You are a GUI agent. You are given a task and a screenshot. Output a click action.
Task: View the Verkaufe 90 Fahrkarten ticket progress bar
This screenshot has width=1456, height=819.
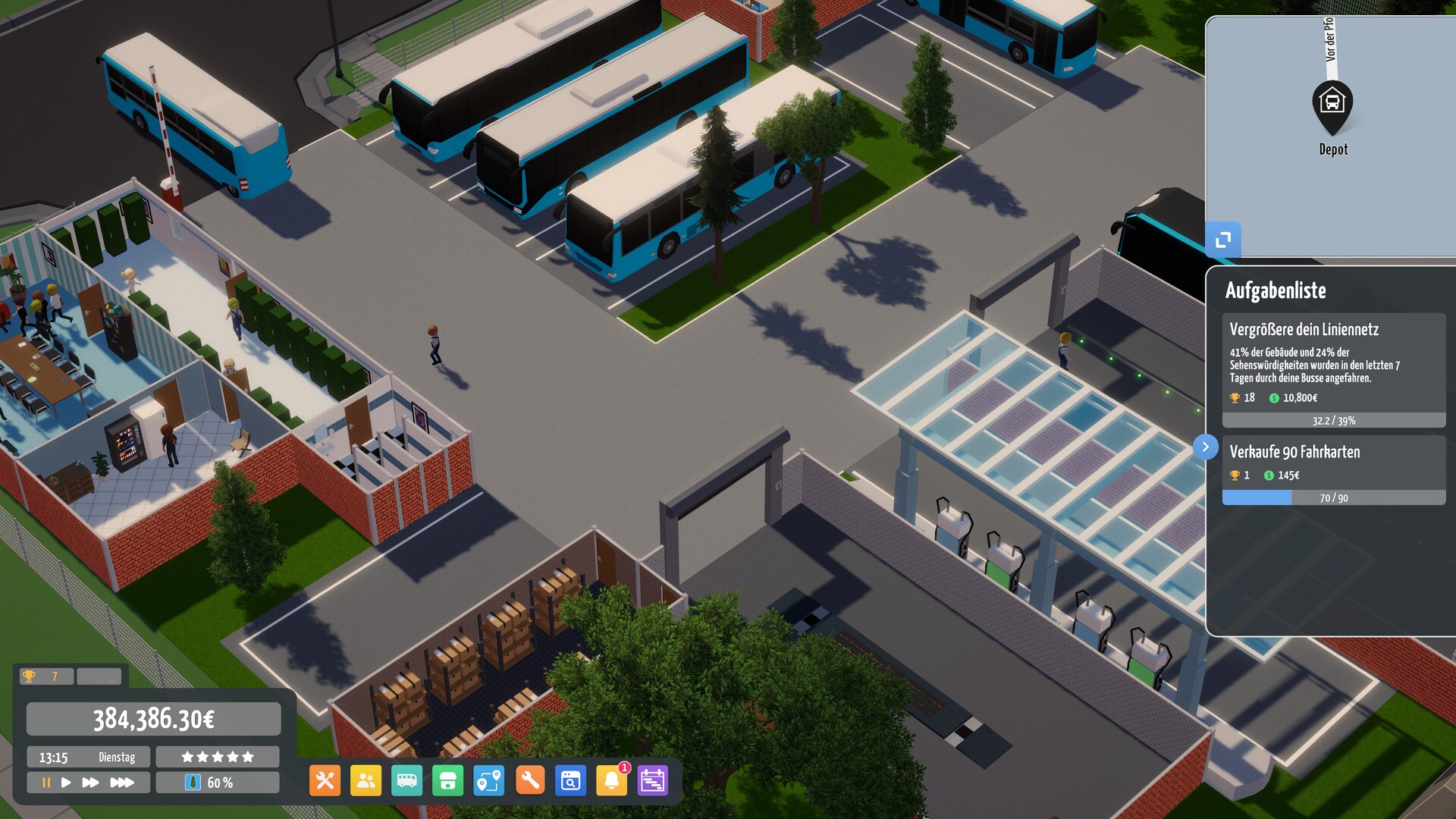(1333, 496)
